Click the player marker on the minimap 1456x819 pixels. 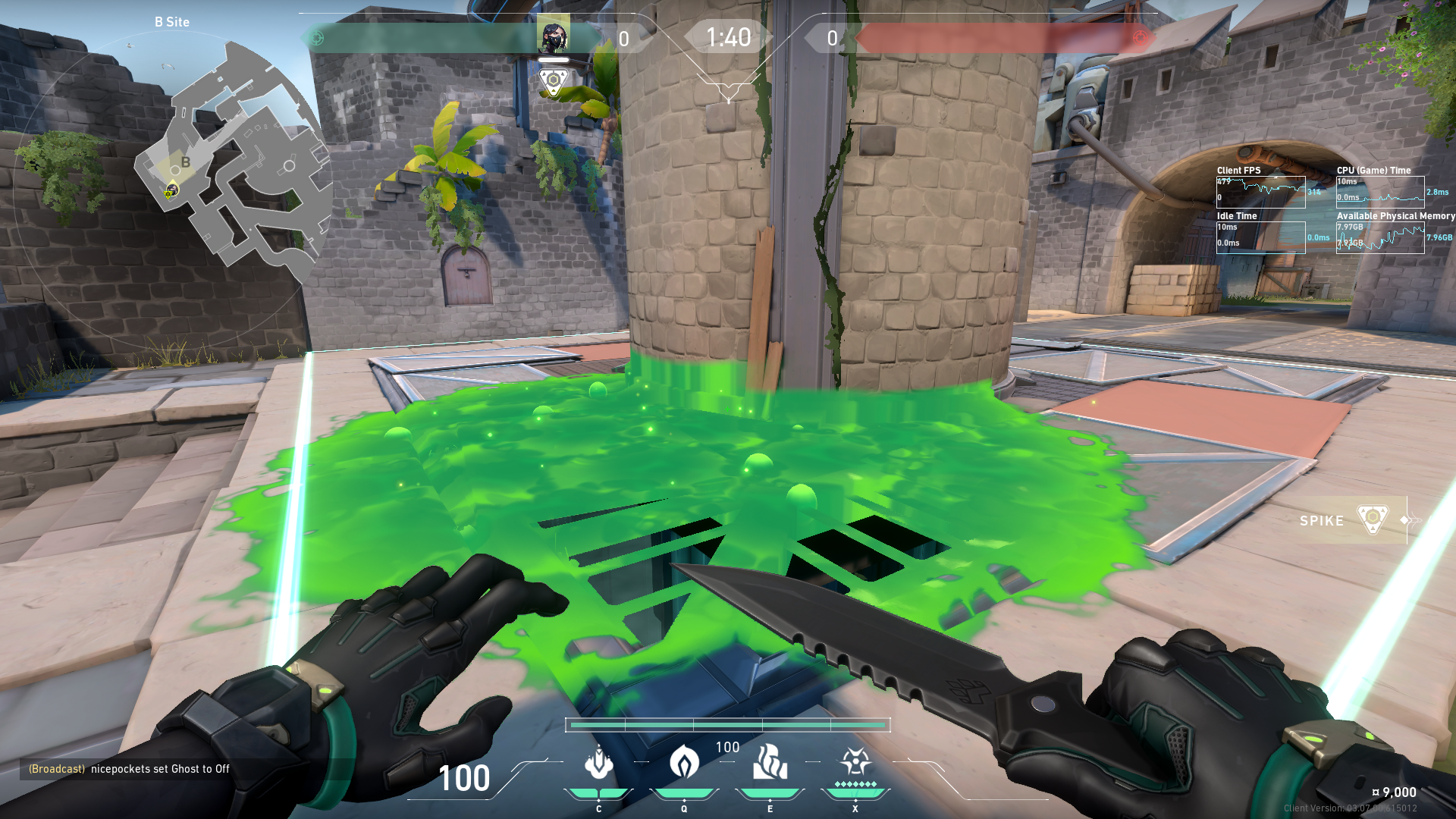click(x=171, y=190)
